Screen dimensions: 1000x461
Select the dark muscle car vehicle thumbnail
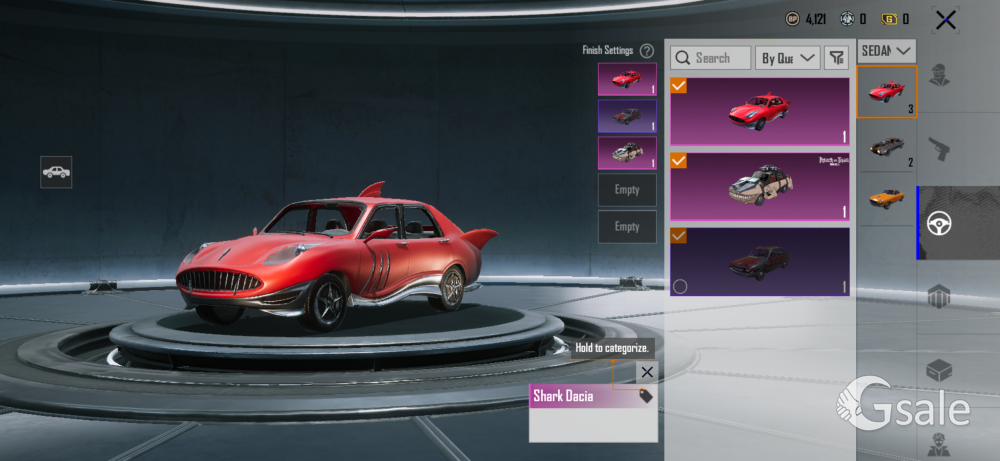tap(886, 147)
